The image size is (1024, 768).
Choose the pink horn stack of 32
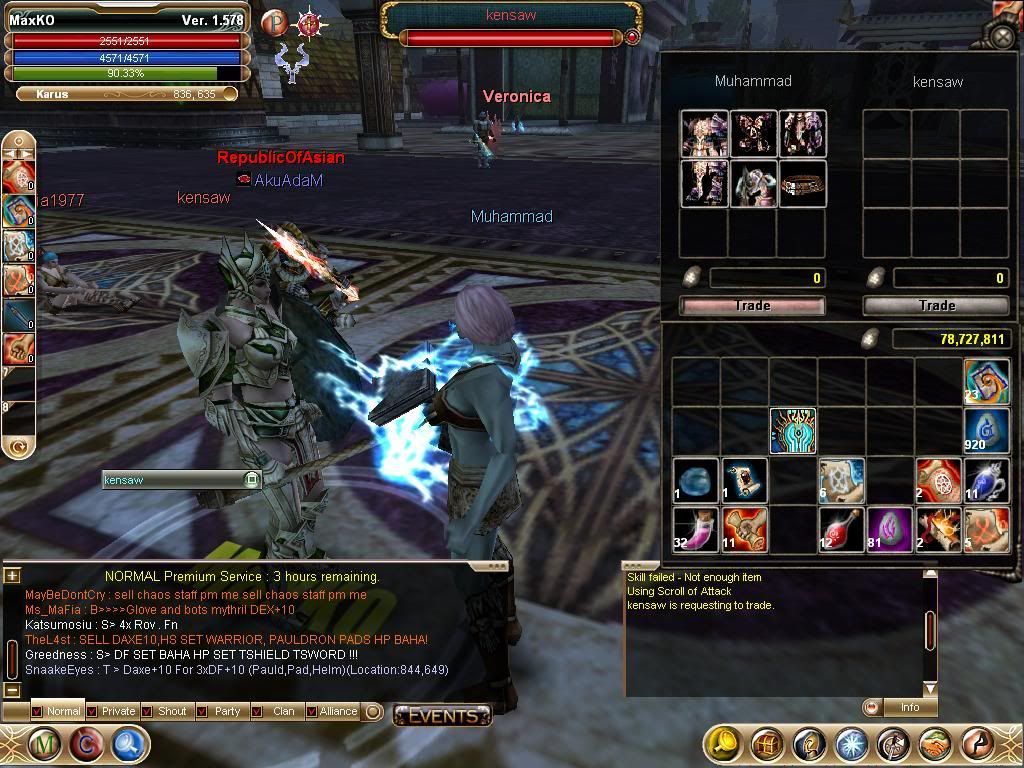(695, 528)
